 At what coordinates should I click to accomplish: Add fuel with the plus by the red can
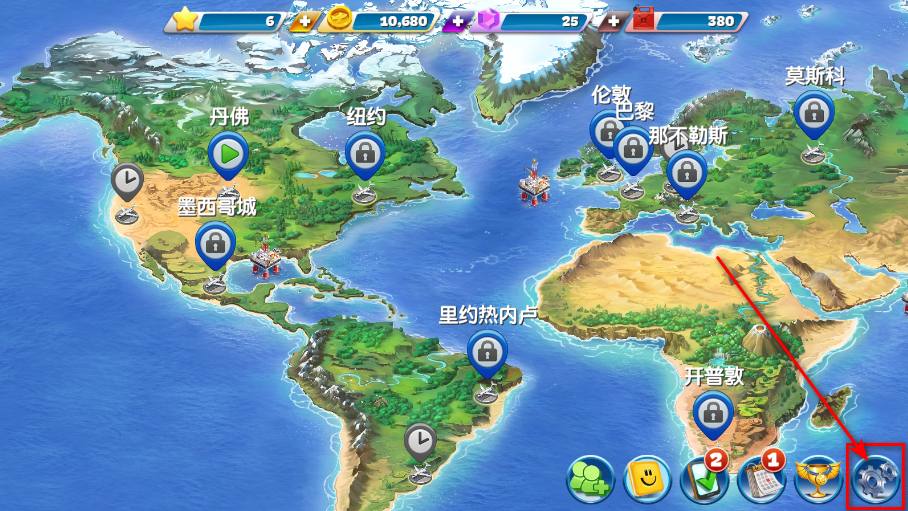click(x=612, y=21)
